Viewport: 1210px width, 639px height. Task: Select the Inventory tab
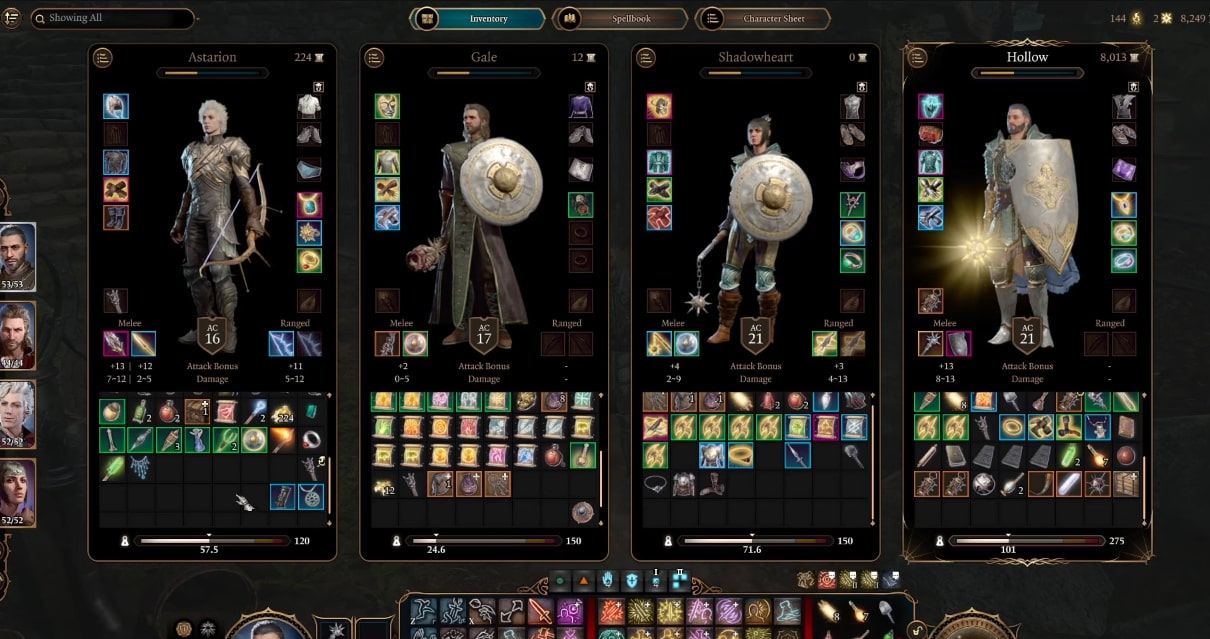pyautogui.click(x=479, y=19)
